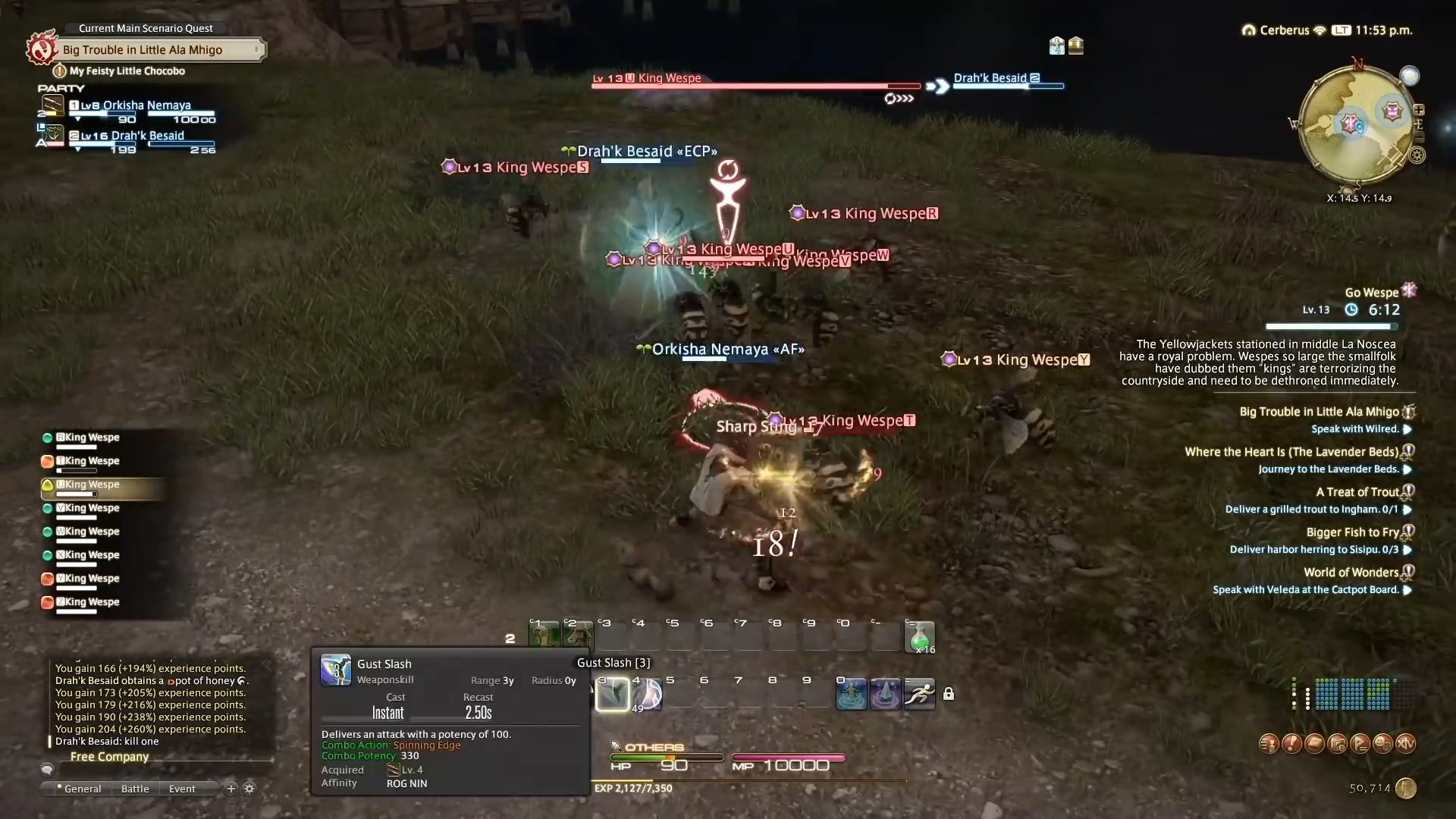Screen dimensions: 1456x819
Task: Switch to the Battle chat tab
Action: pyautogui.click(x=134, y=789)
